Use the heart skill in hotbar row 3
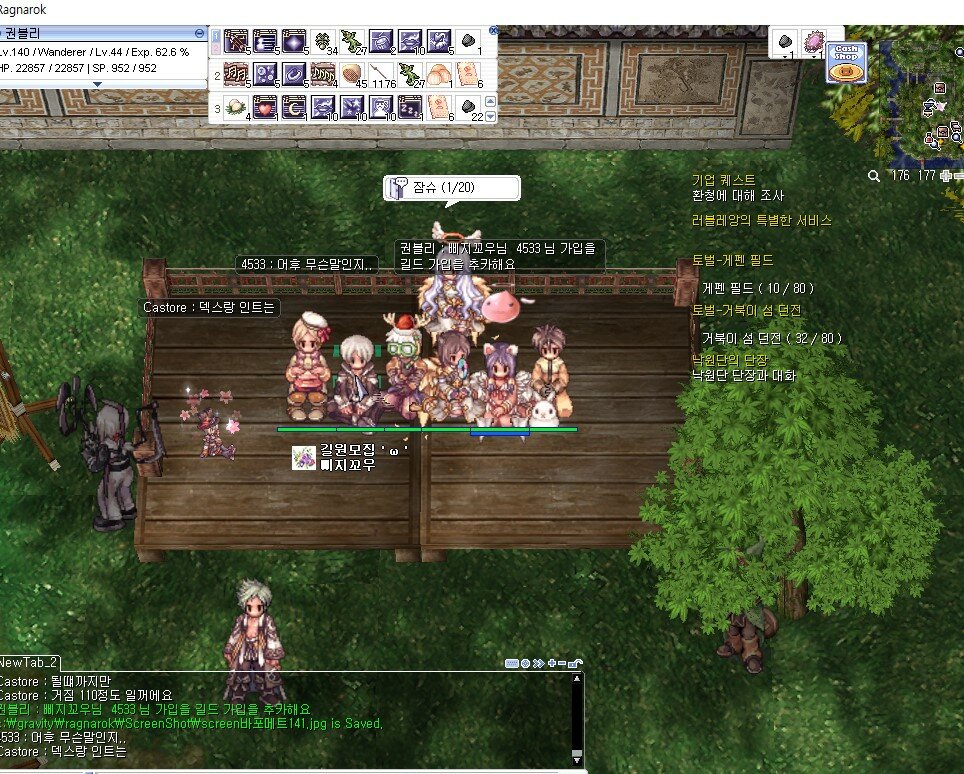Screen dimensions: 964x774 pos(265,106)
